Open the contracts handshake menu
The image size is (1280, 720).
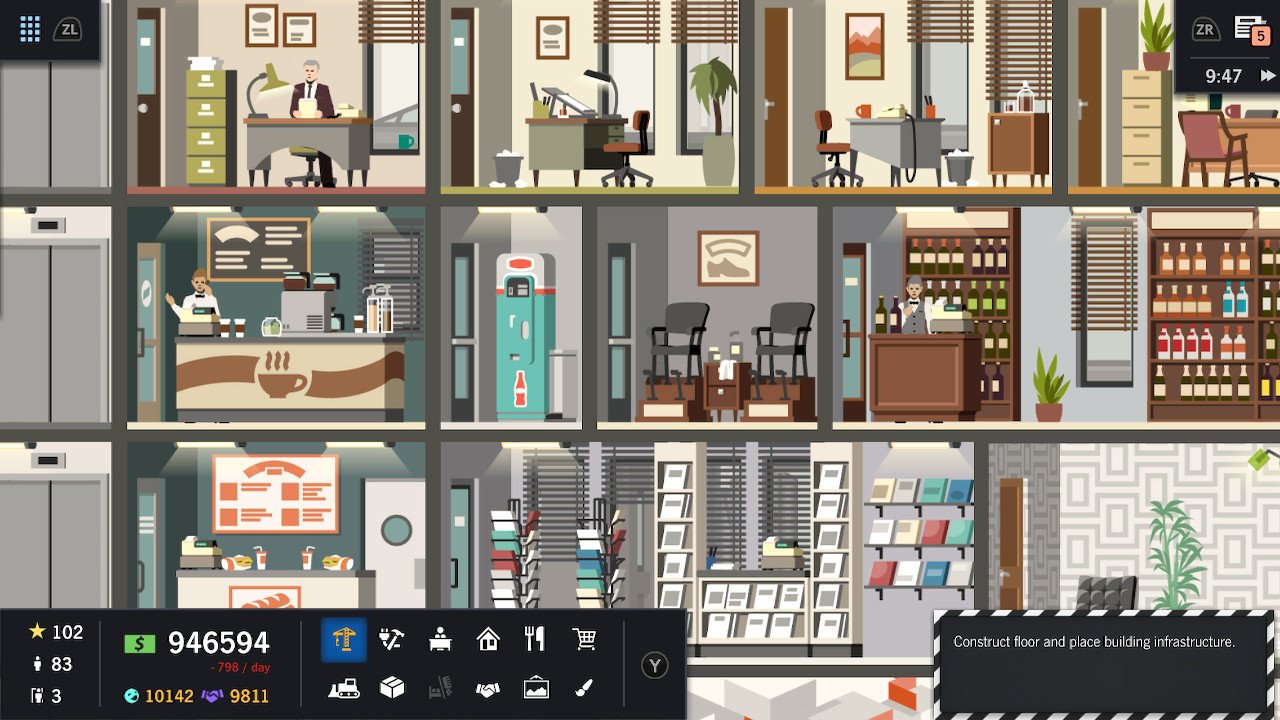coord(488,688)
